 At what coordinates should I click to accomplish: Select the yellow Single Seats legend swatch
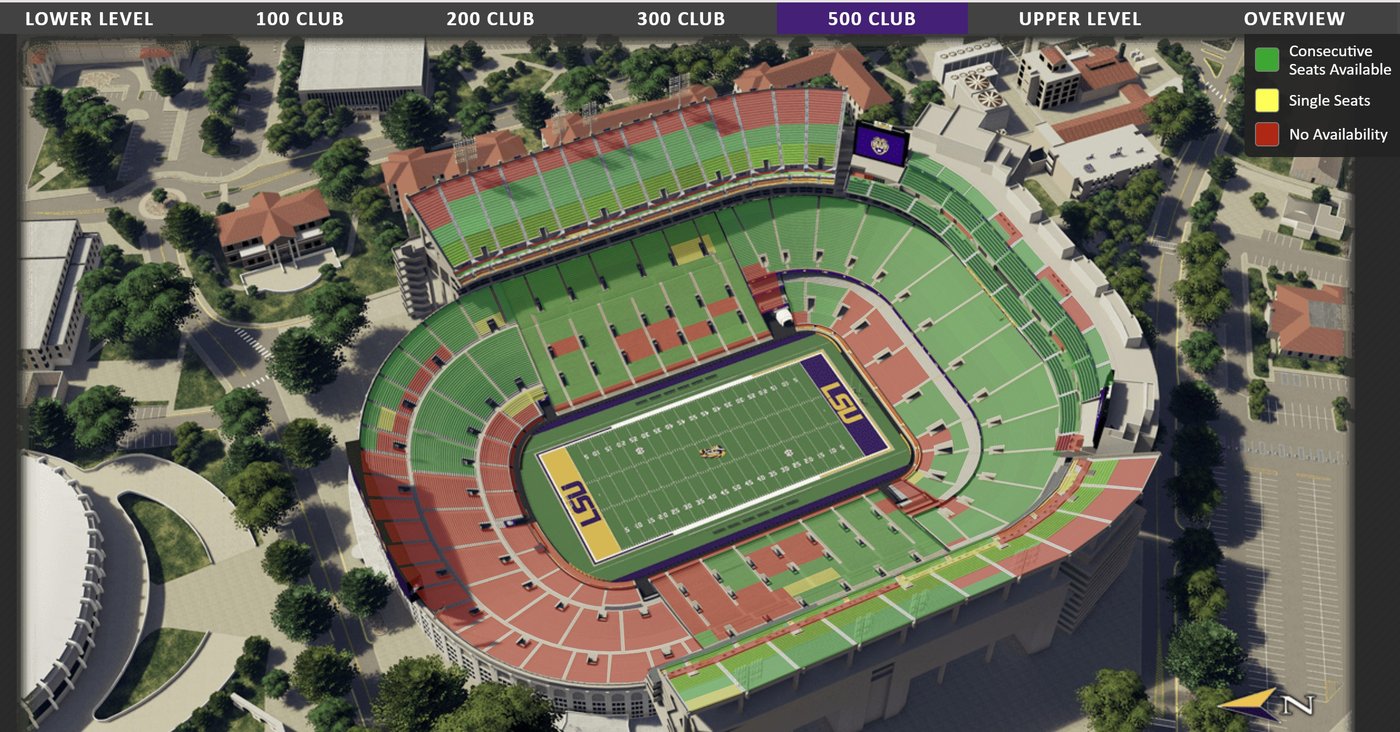pos(1267,100)
